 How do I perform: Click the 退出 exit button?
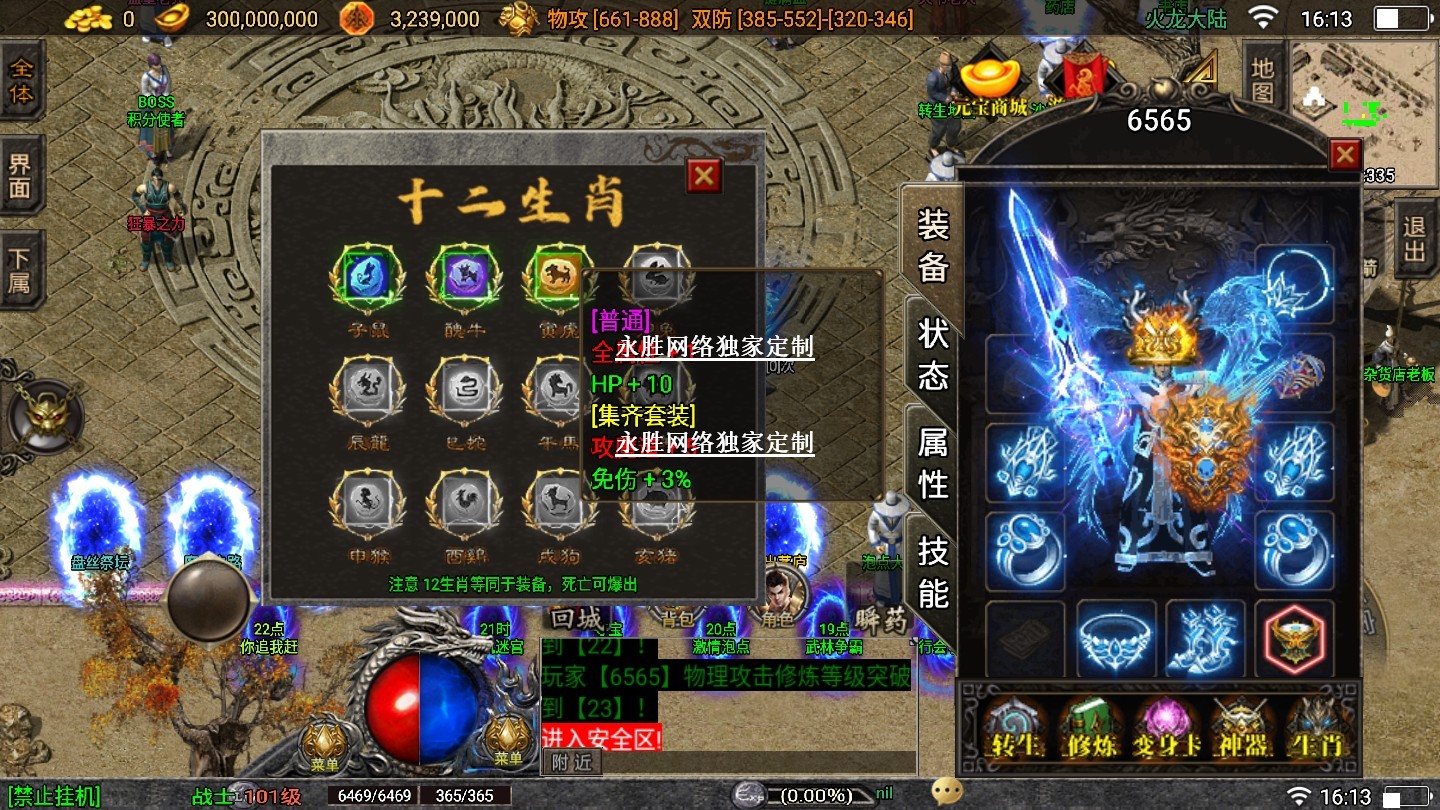pos(1414,239)
